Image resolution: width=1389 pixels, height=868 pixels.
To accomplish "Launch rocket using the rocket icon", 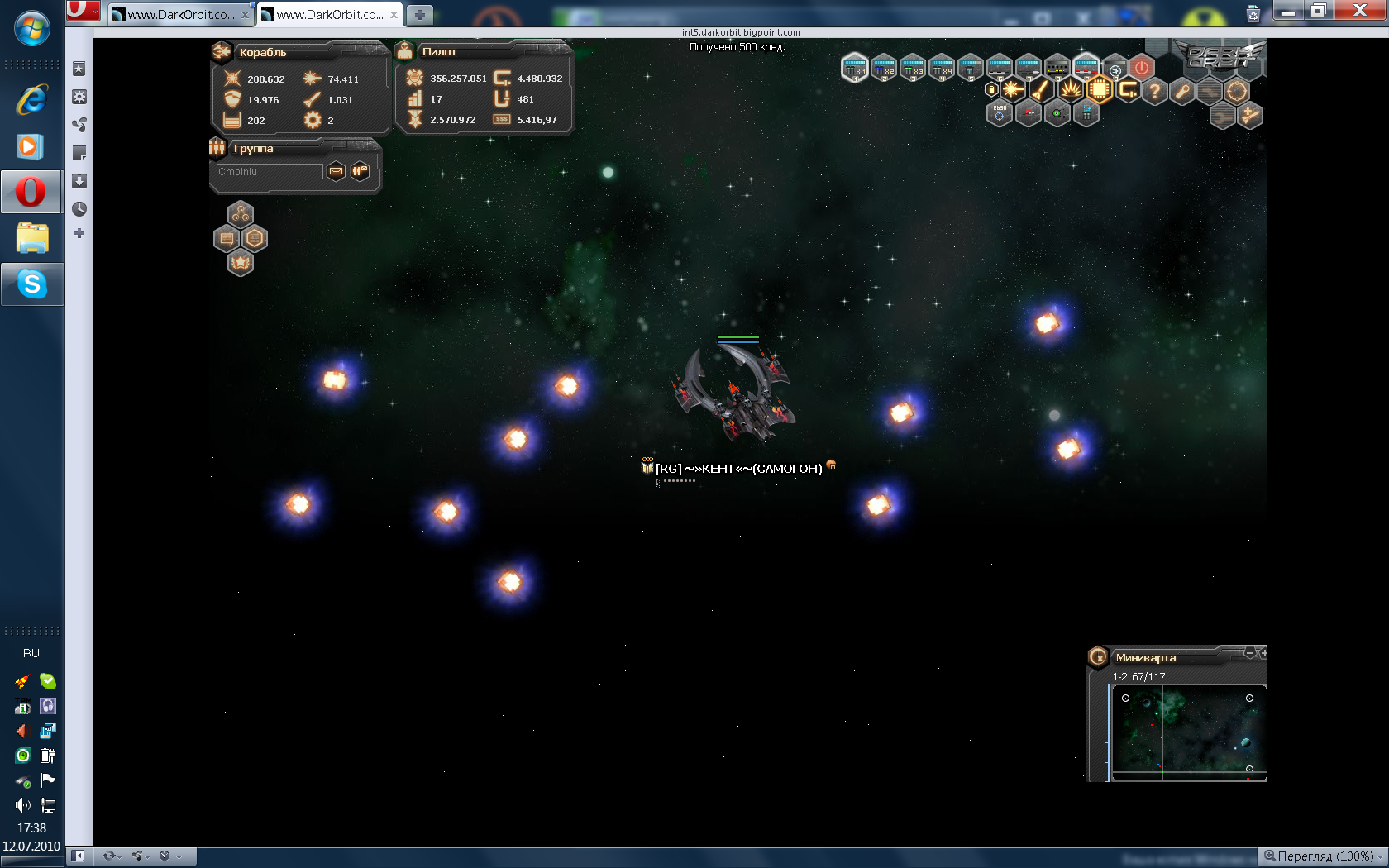I will coord(1041,90).
